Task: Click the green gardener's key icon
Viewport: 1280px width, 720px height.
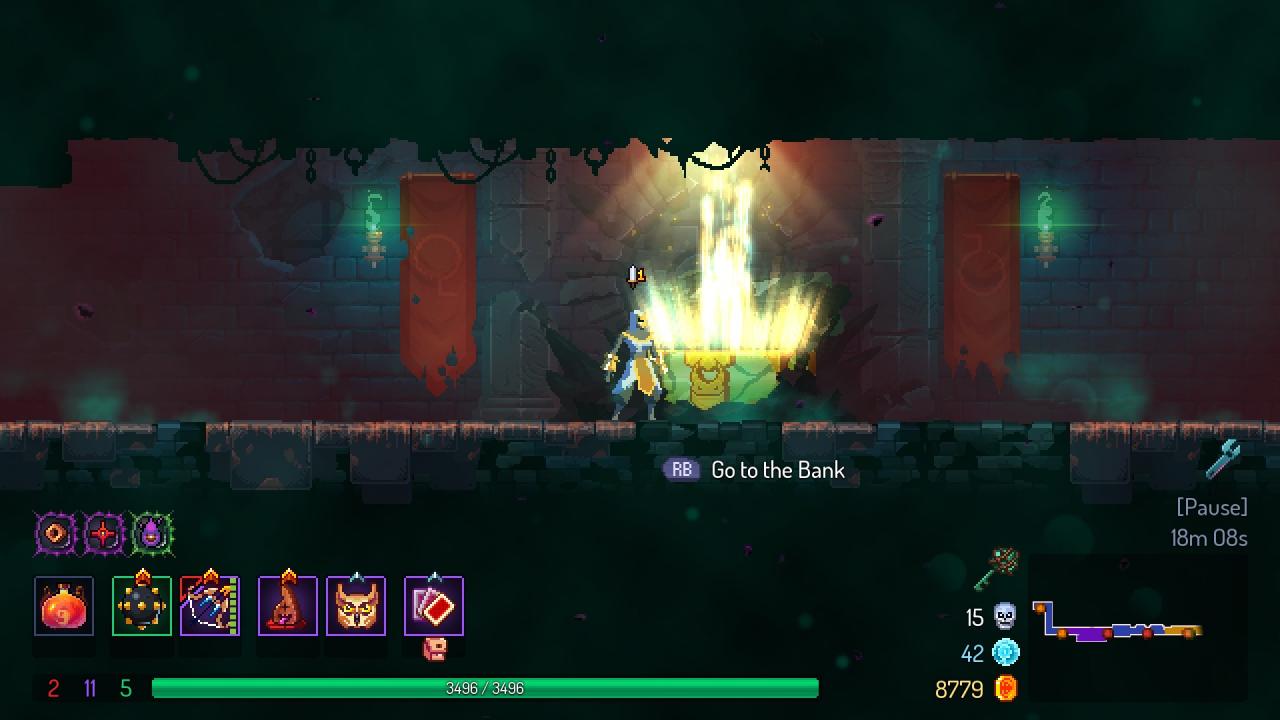Action: [996, 568]
